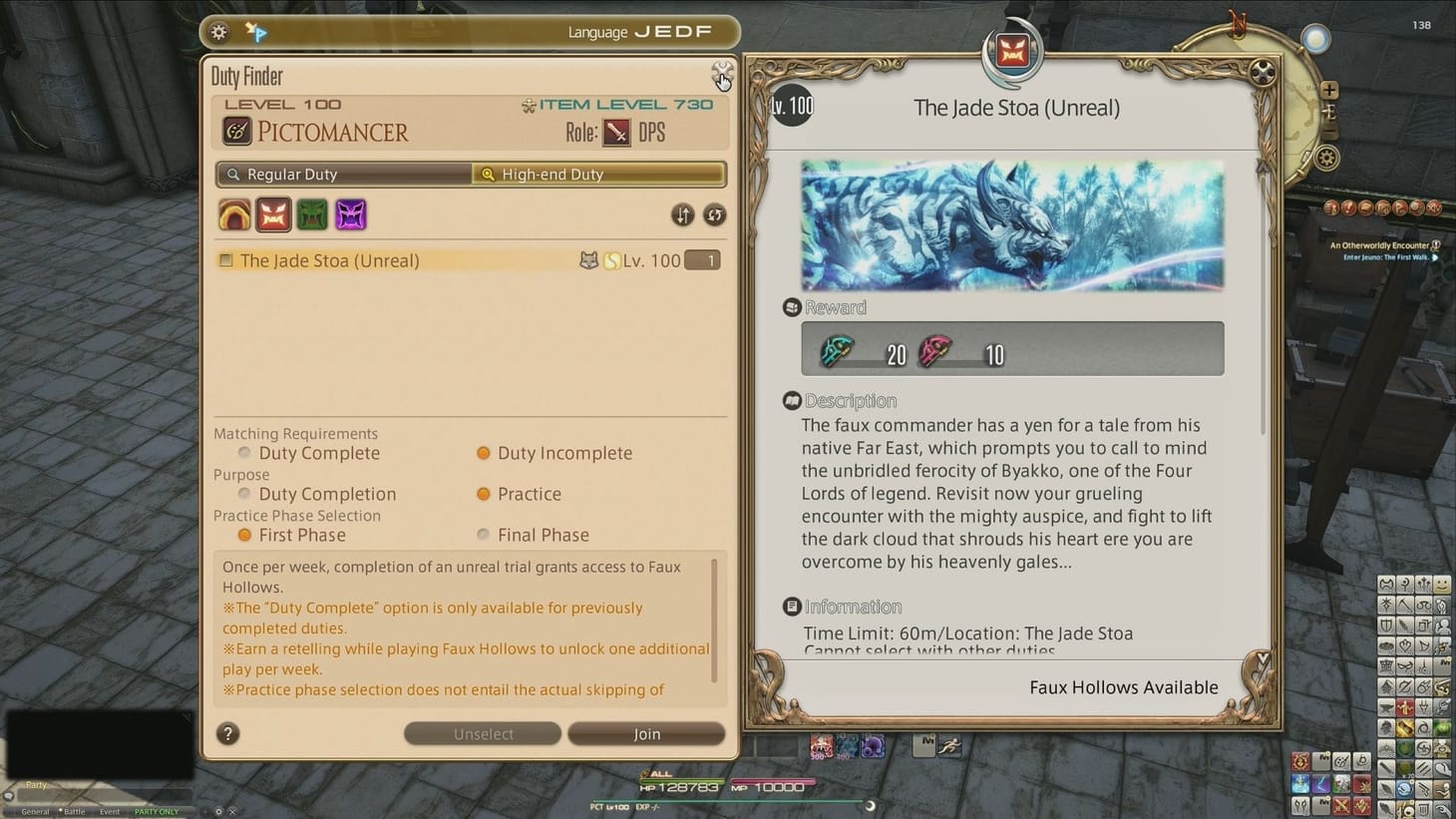Open the settings gear in the top bar
The width and height of the screenshot is (1456, 819).
point(217,31)
